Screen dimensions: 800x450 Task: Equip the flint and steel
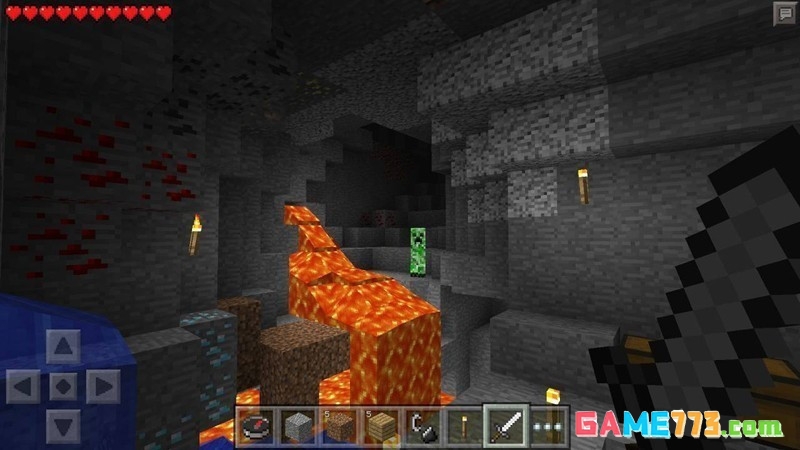click(x=421, y=427)
